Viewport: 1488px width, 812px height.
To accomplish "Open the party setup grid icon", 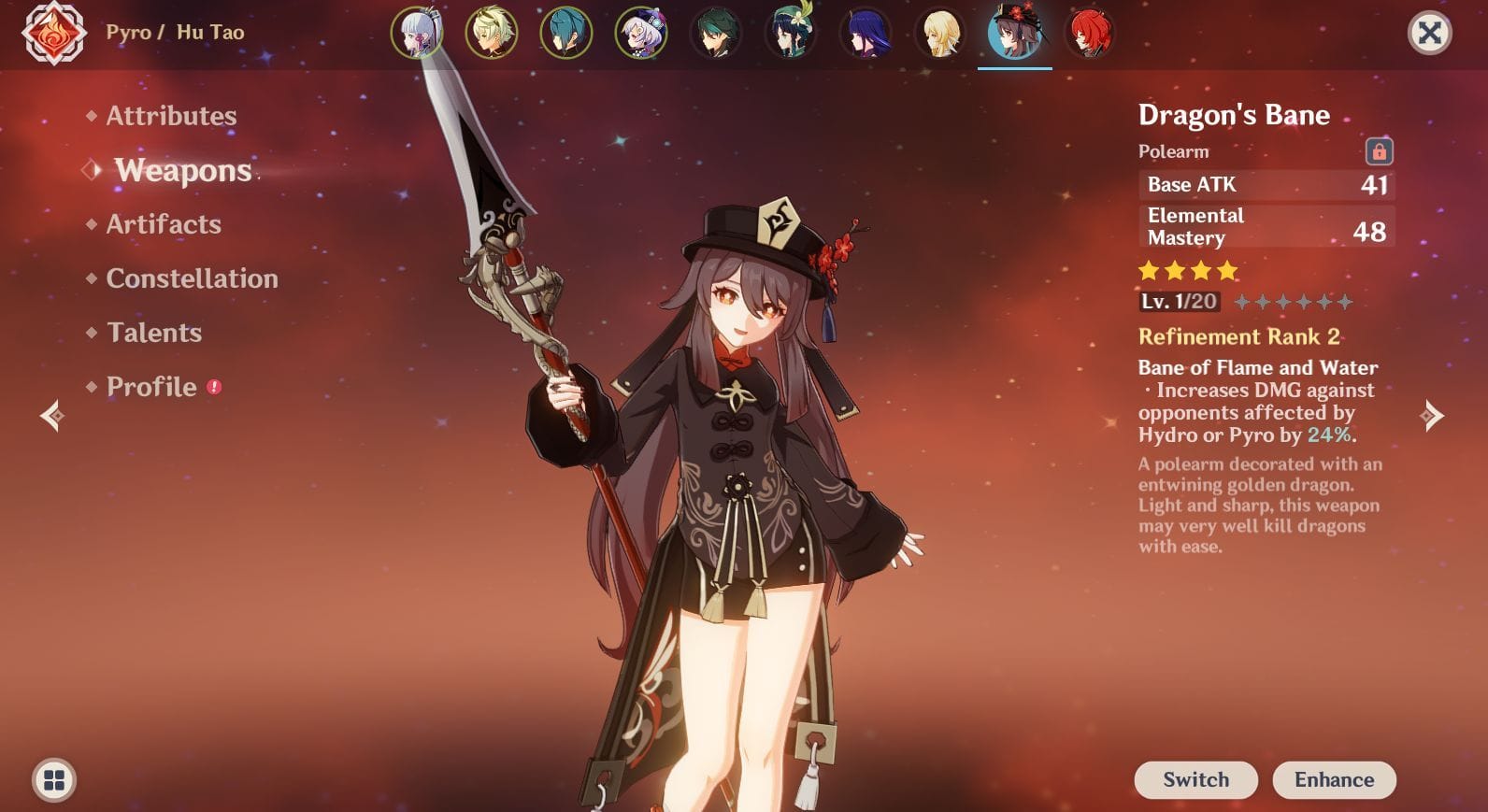I will click(53, 779).
